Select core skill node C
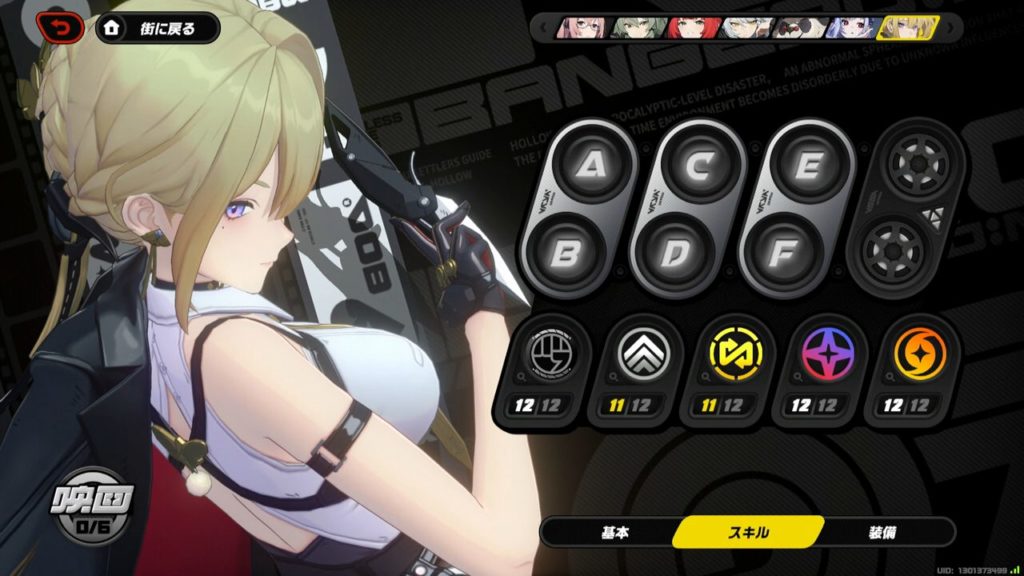The height and width of the screenshot is (576, 1024). [698, 164]
